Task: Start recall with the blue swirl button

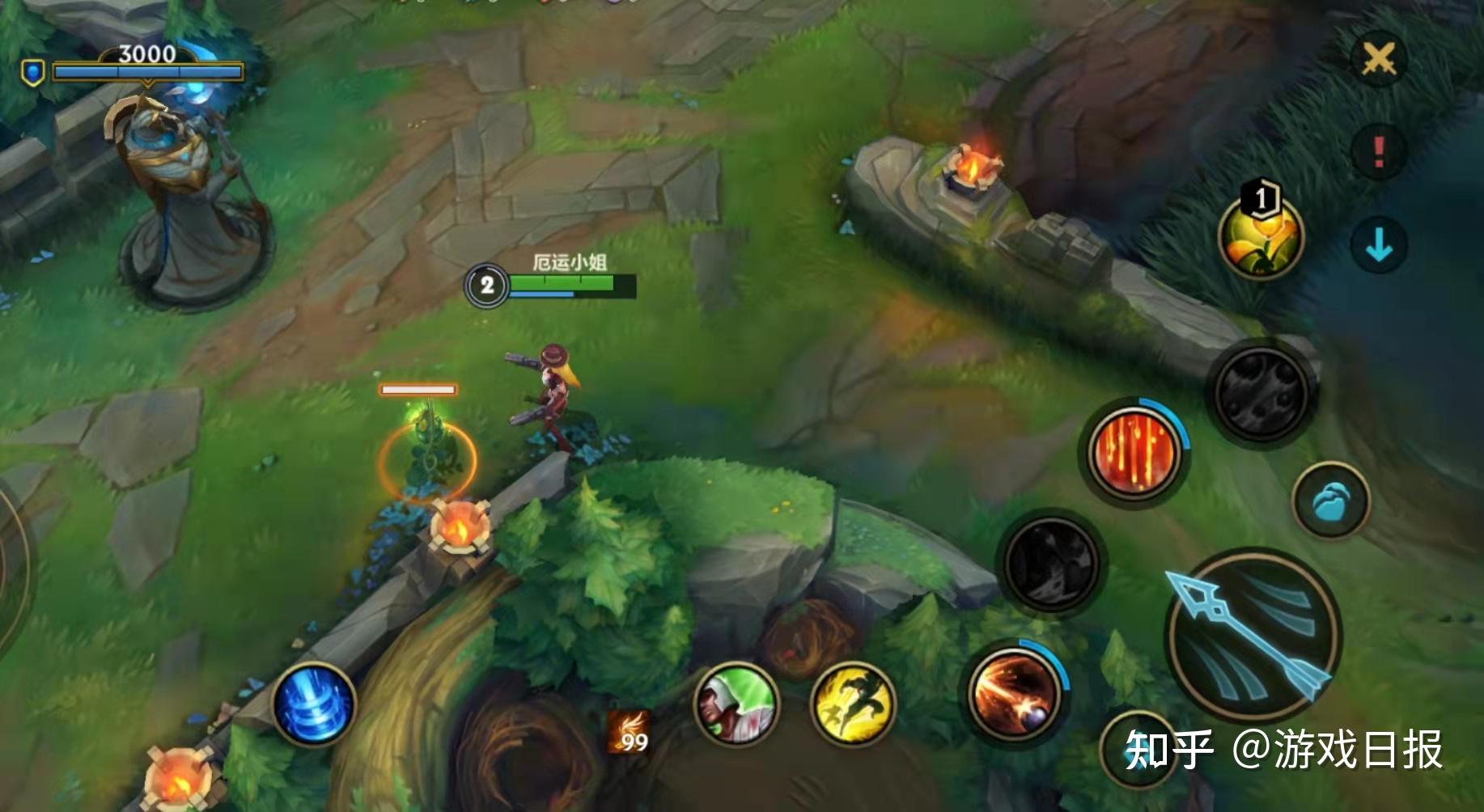Action: [314, 704]
